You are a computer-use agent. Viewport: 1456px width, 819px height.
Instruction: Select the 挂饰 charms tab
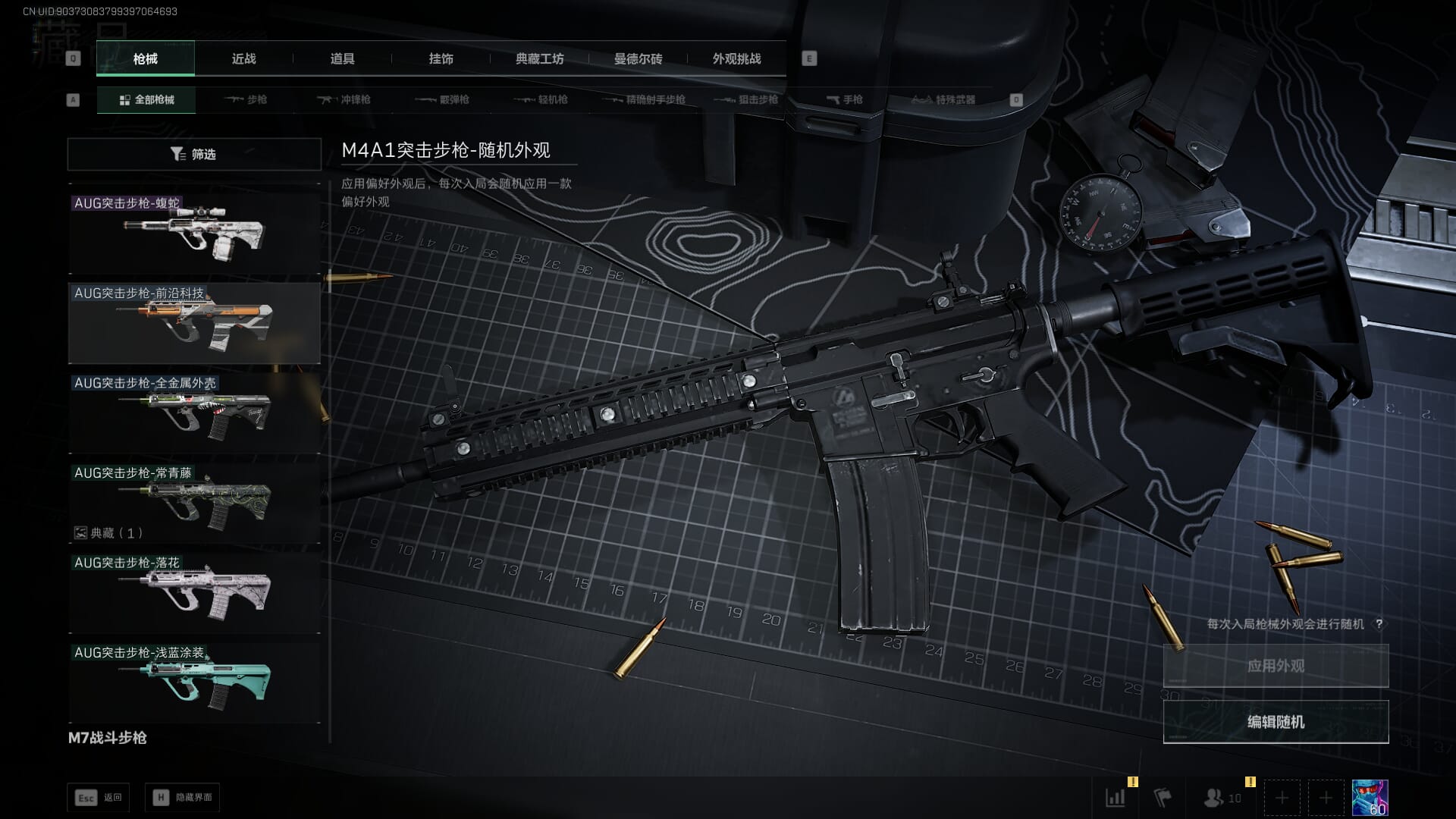[441, 58]
